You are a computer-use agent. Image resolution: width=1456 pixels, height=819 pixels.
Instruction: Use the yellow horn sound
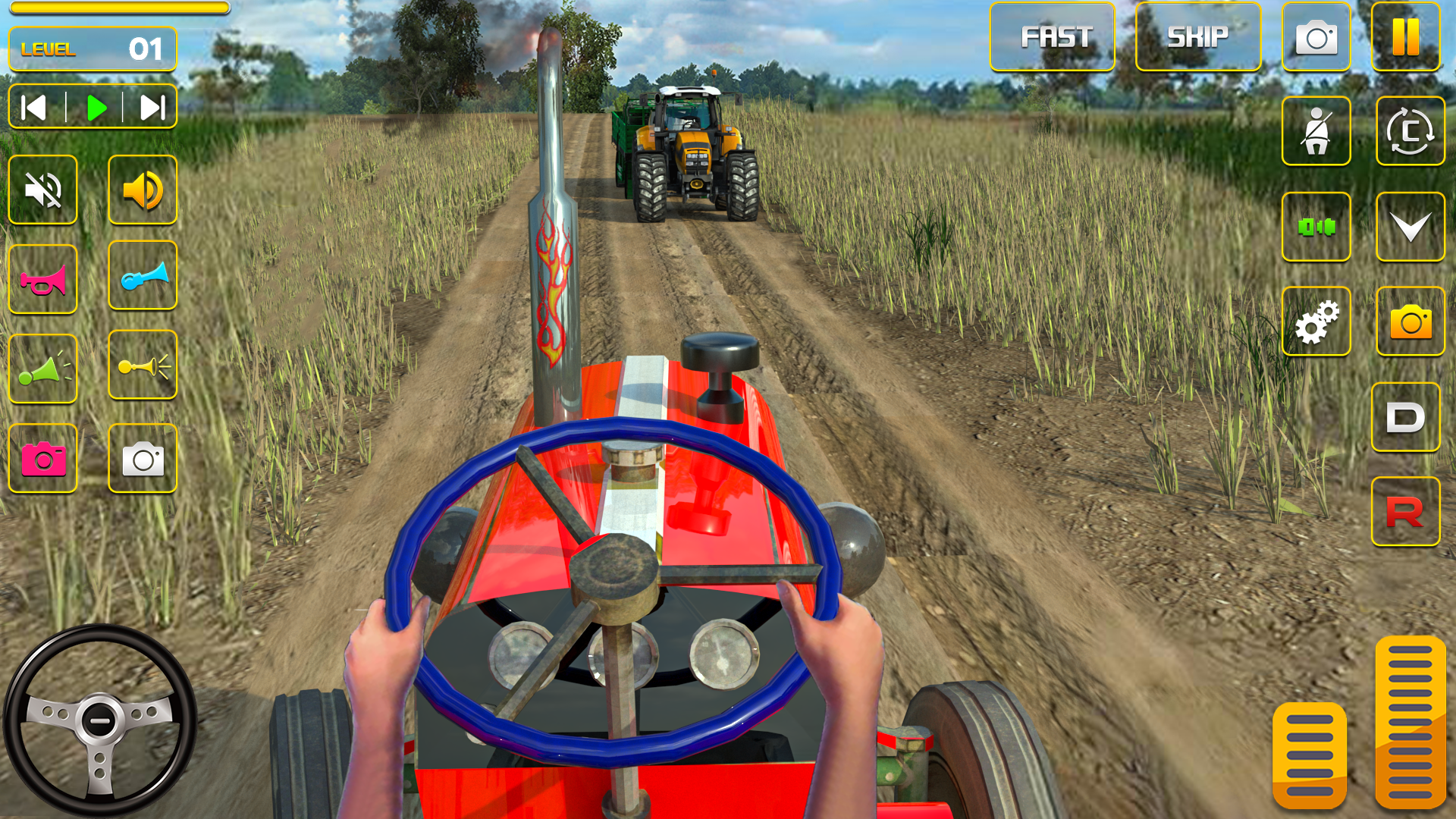[x=143, y=367]
